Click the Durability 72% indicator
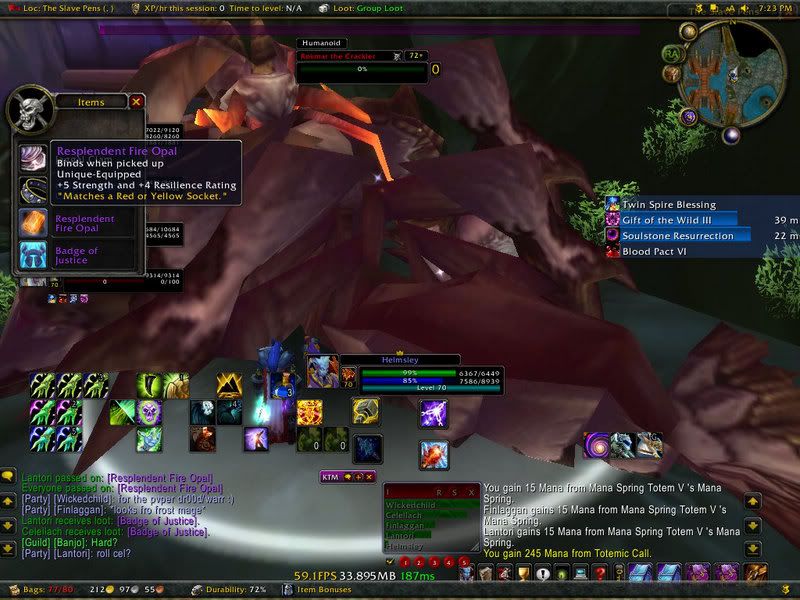800x600 pixels. point(236,591)
